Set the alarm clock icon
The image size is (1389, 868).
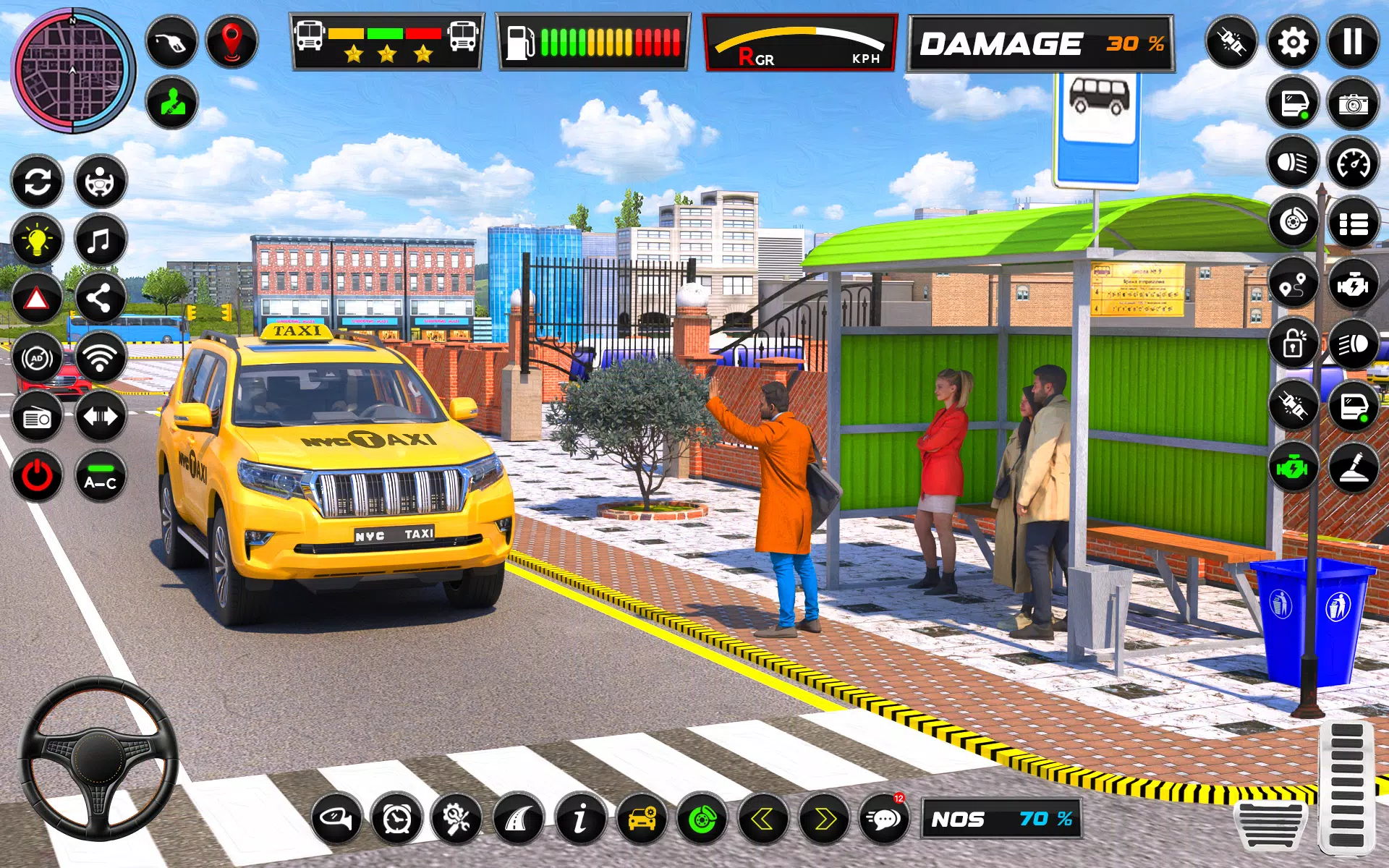[x=396, y=820]
